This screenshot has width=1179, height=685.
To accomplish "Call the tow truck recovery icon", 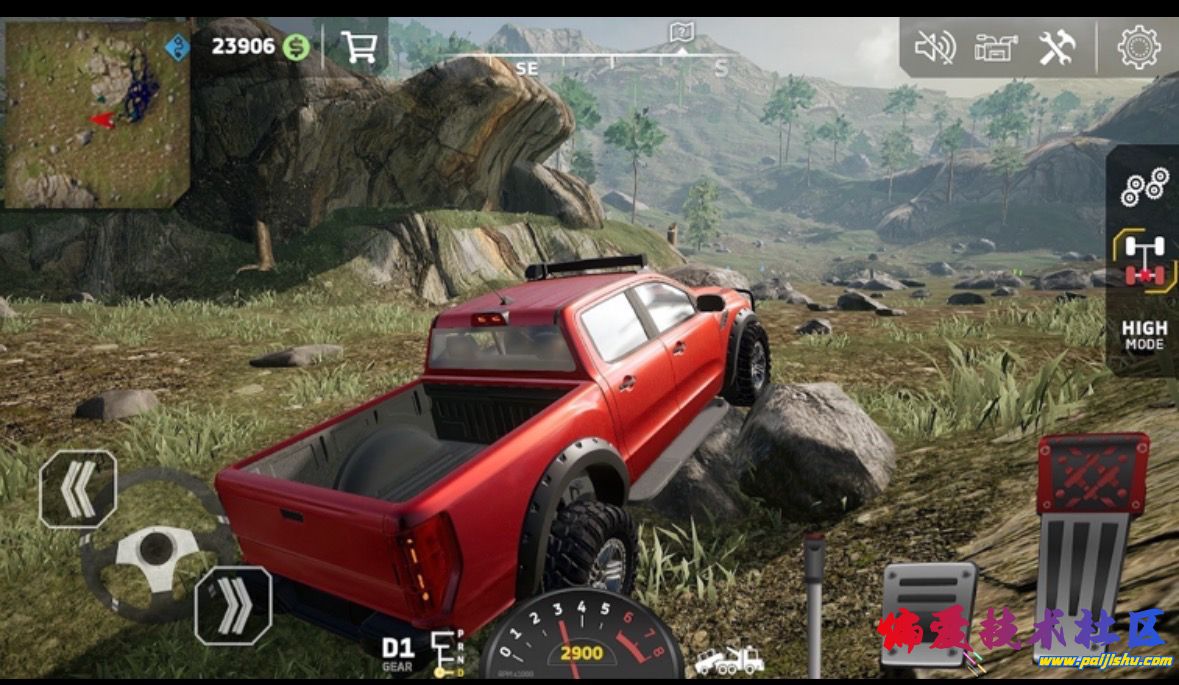I will tap(730, 660).
